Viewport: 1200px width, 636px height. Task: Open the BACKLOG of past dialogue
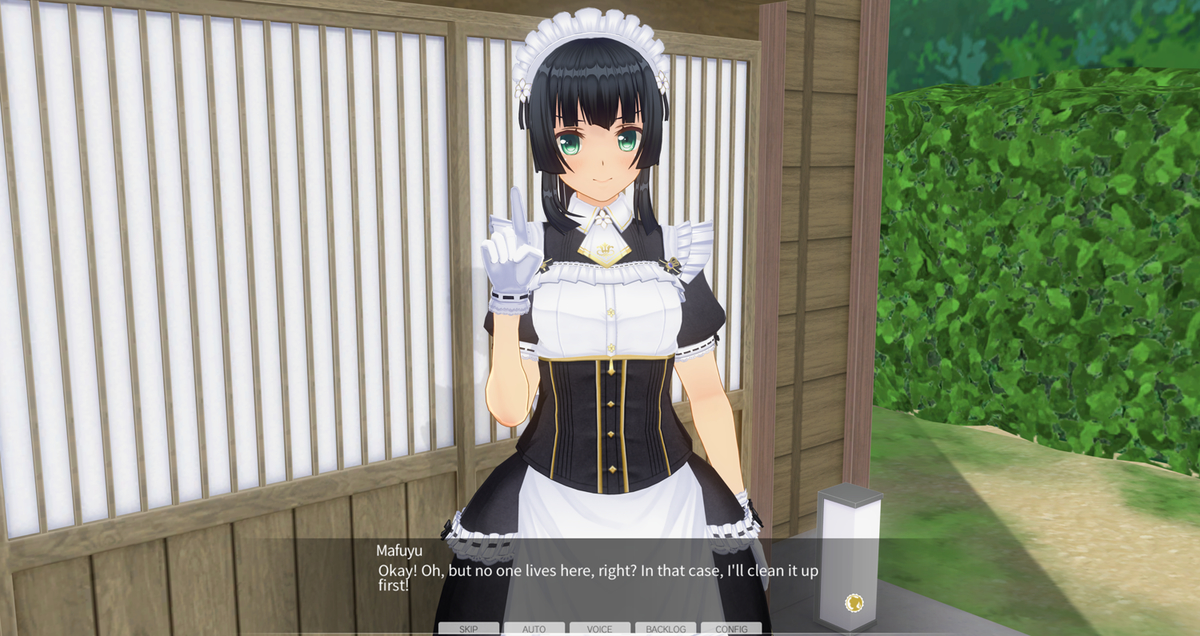665,629
